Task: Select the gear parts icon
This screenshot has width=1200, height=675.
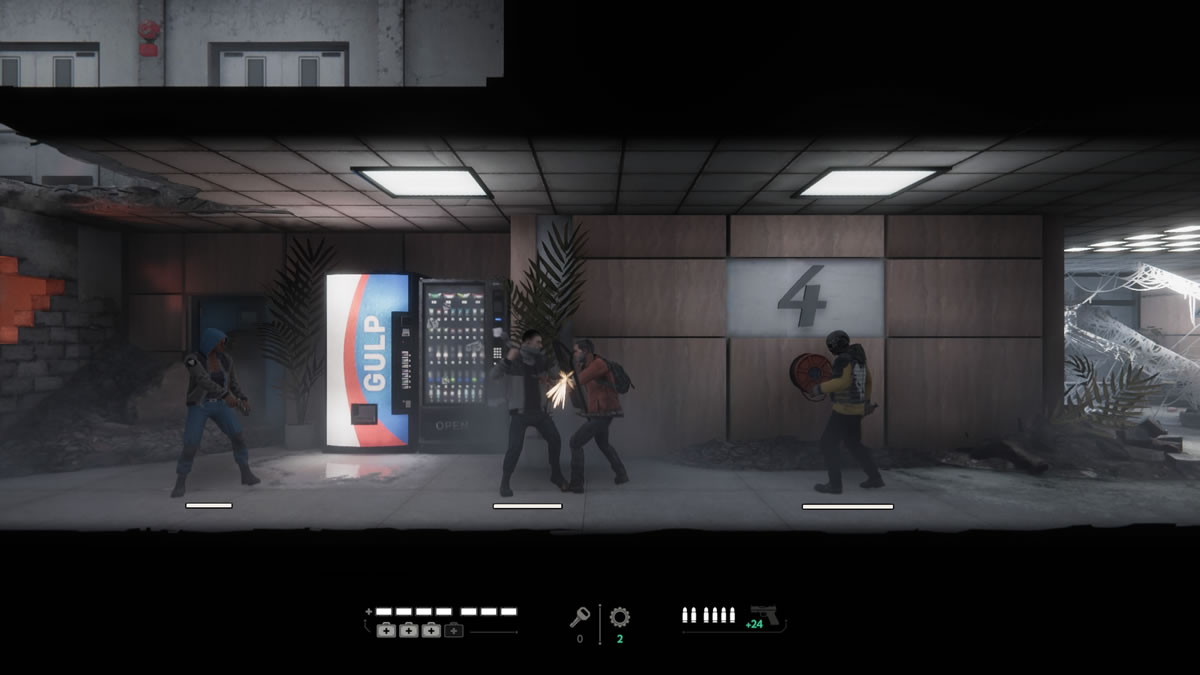Action: point(620,618)
